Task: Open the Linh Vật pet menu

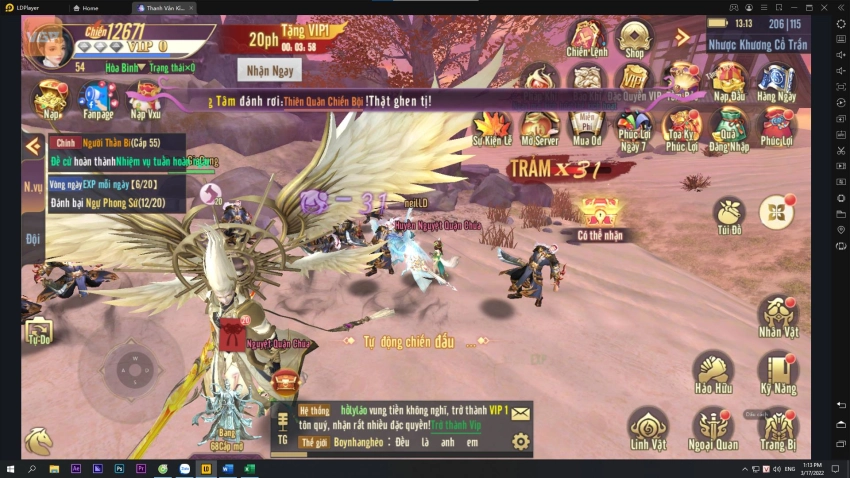Action: pyautogui.click(x=648, y=427)
